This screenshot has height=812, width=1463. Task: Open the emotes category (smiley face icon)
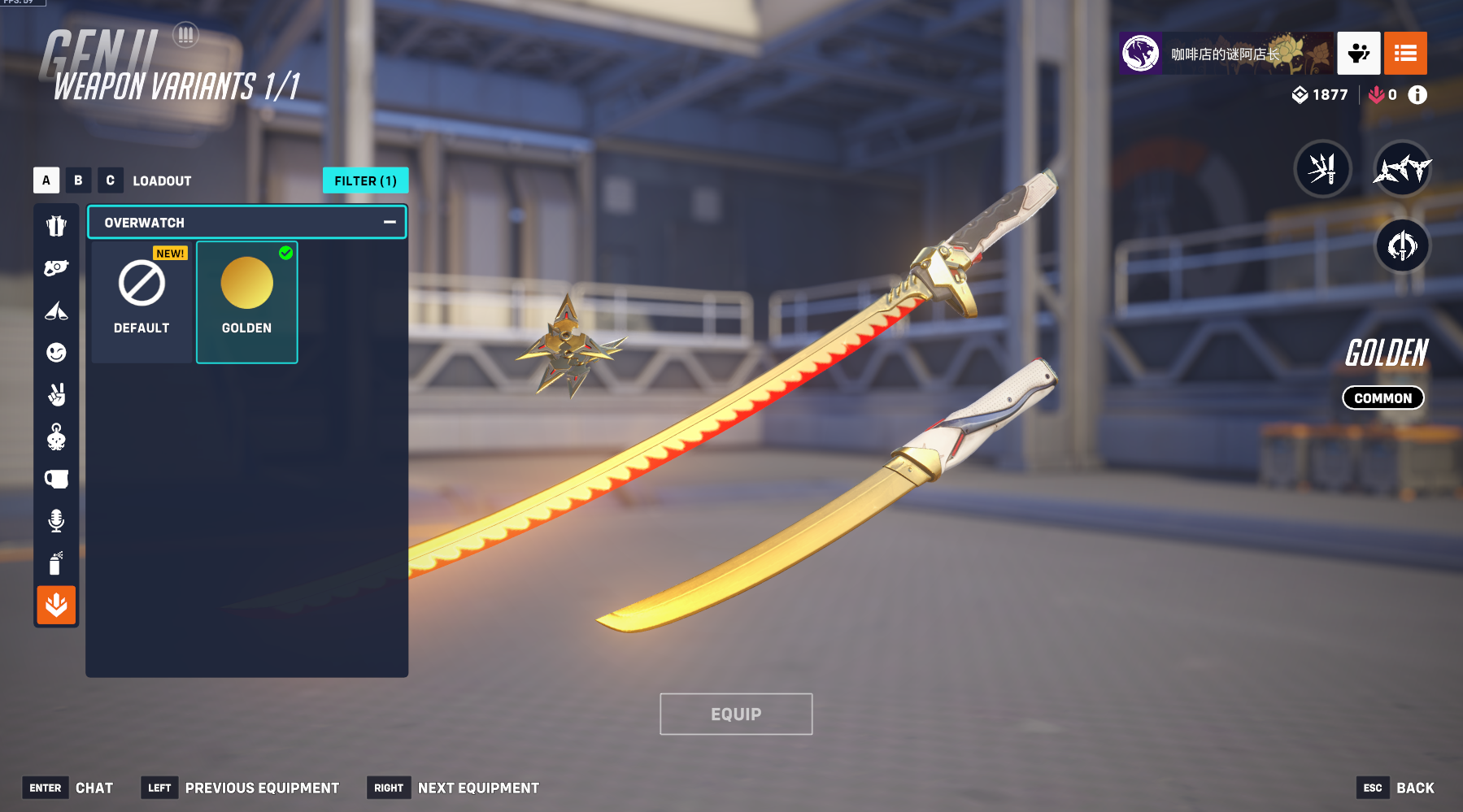coord(56,353)
